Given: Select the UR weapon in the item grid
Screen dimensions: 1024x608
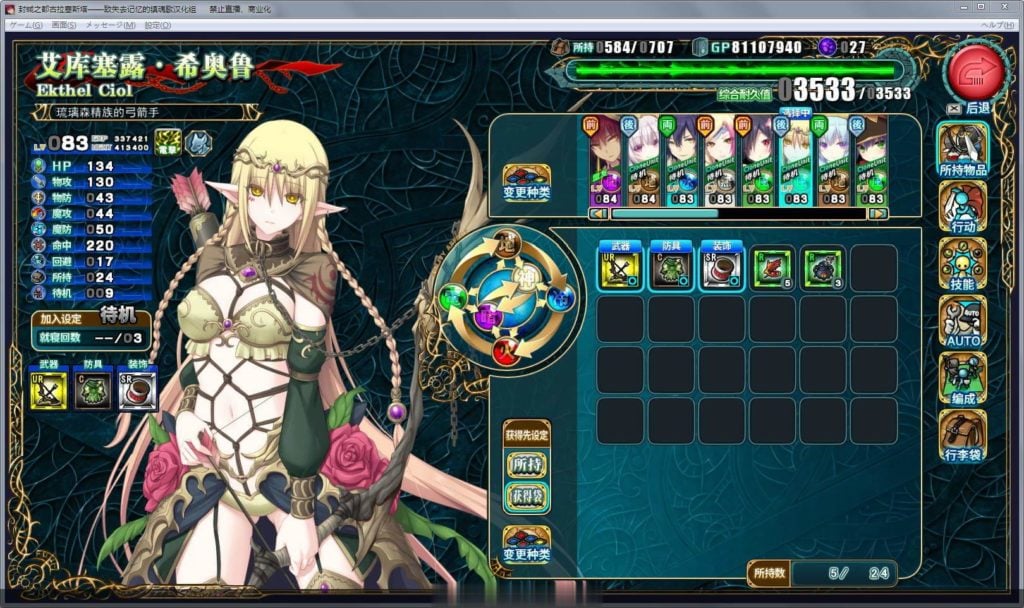Looking at the screenshot, I should tap(620, 268).
